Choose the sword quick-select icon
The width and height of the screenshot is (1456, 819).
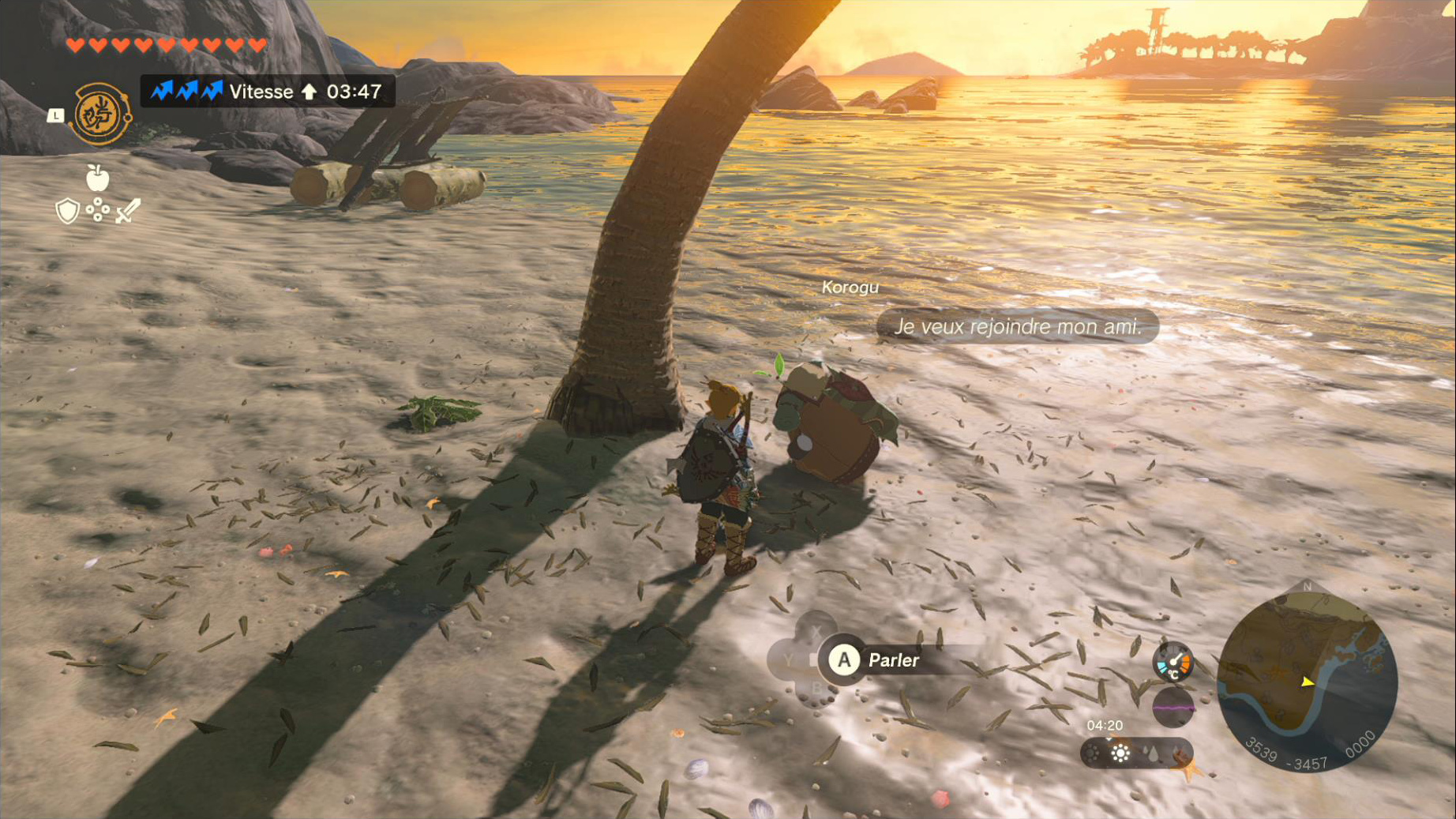(128, 211)
